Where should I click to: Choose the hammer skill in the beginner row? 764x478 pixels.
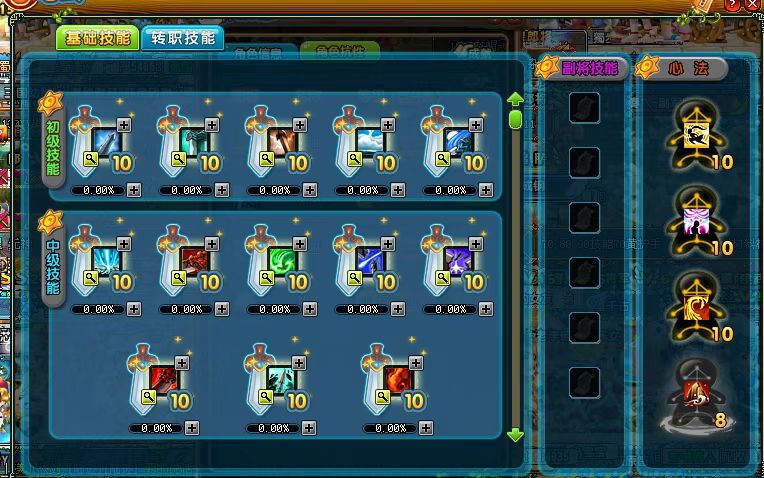(x=281, y=142)
